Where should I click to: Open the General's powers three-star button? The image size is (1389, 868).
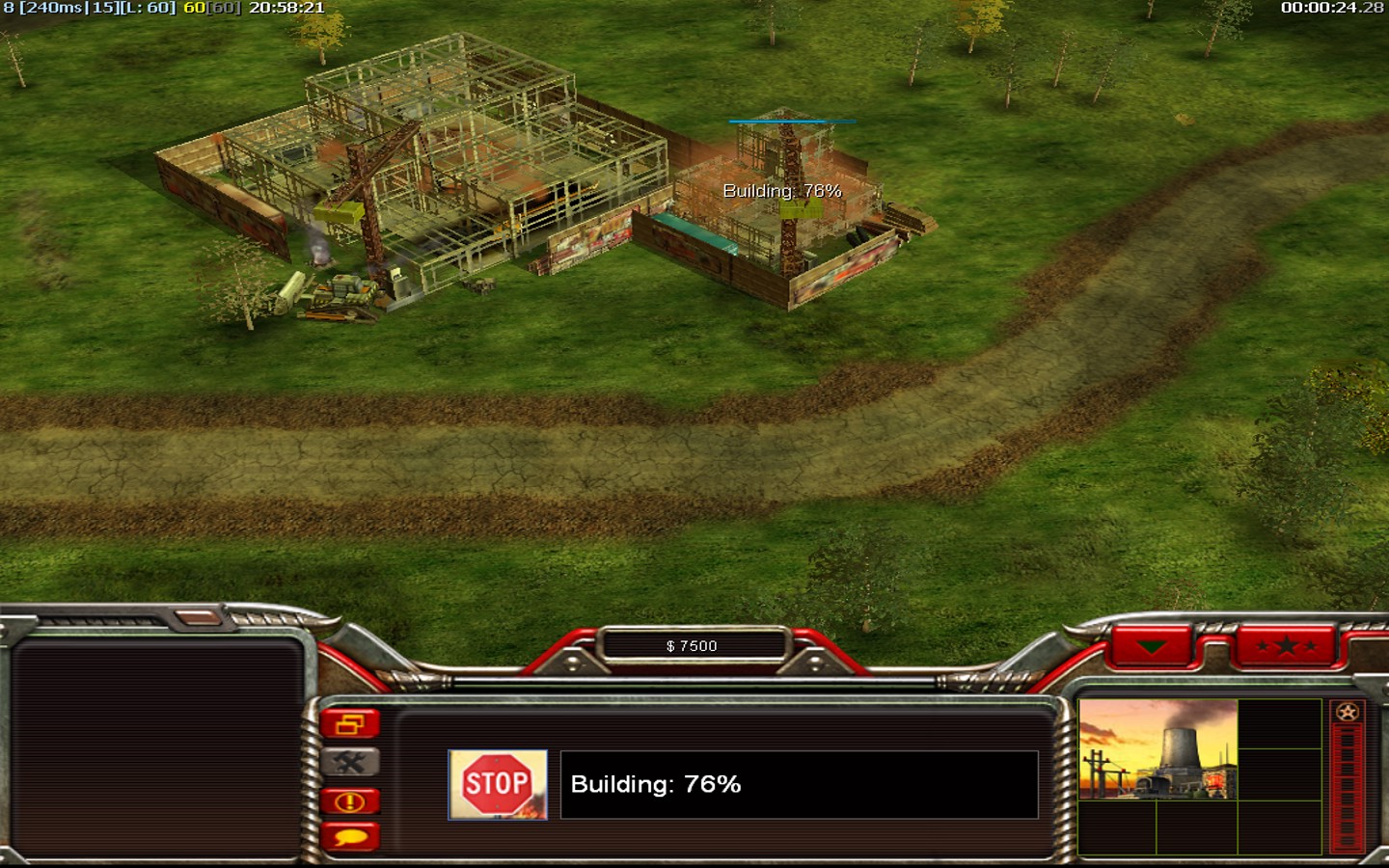tap(1286, 646)
